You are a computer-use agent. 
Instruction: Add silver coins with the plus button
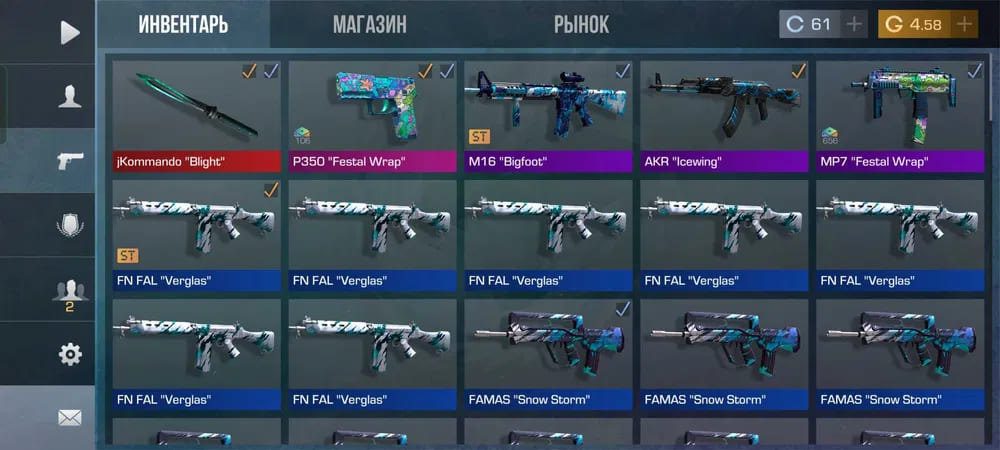(854, 25)
